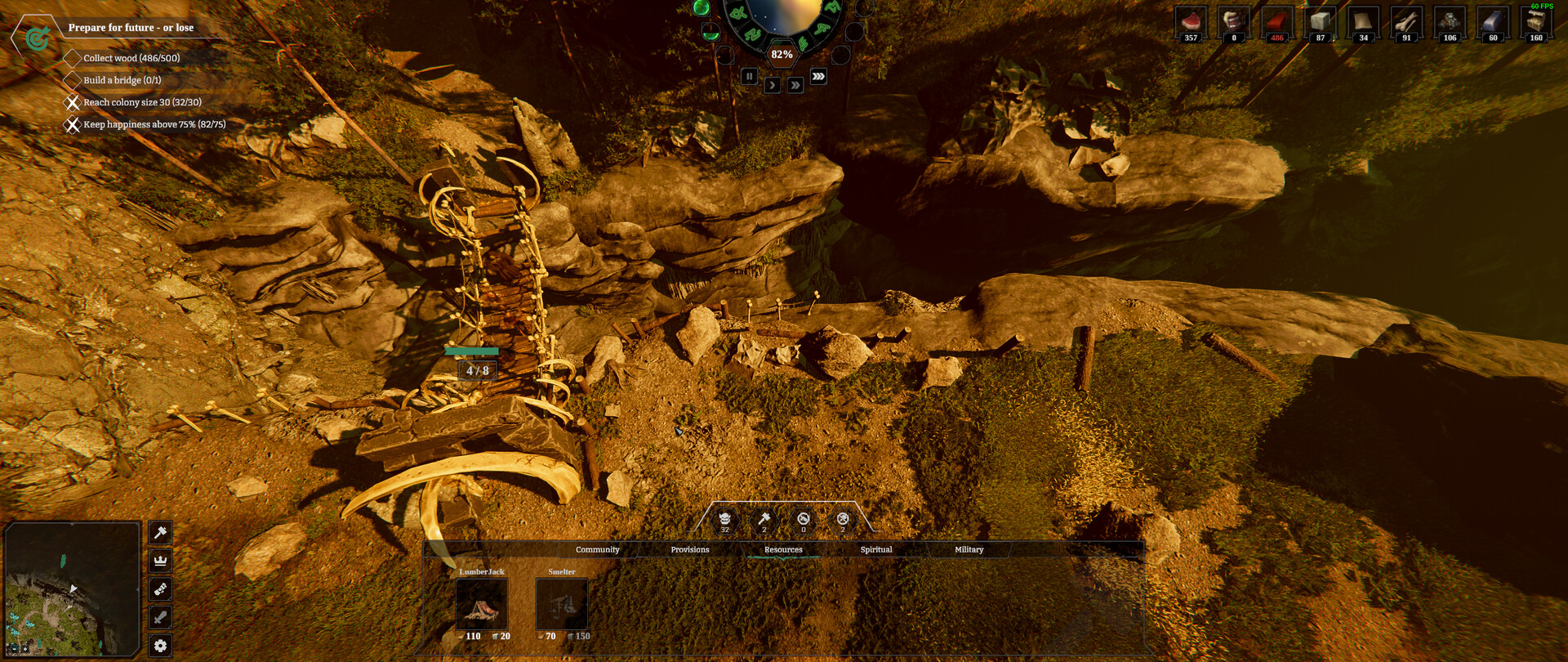Open the Provisions build menu
The image size is (1568, 662).
(x=690, y=549)
